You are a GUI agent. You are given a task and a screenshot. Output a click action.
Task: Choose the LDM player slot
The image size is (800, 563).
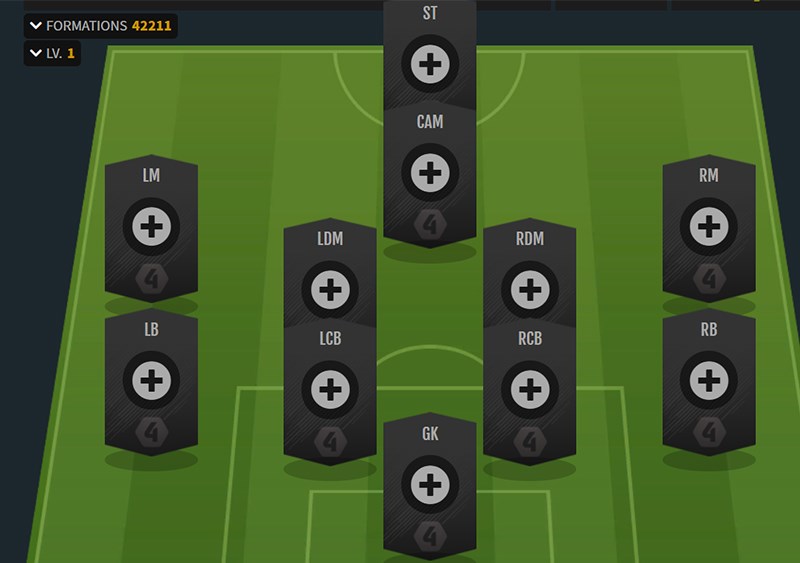coord(329,290)
